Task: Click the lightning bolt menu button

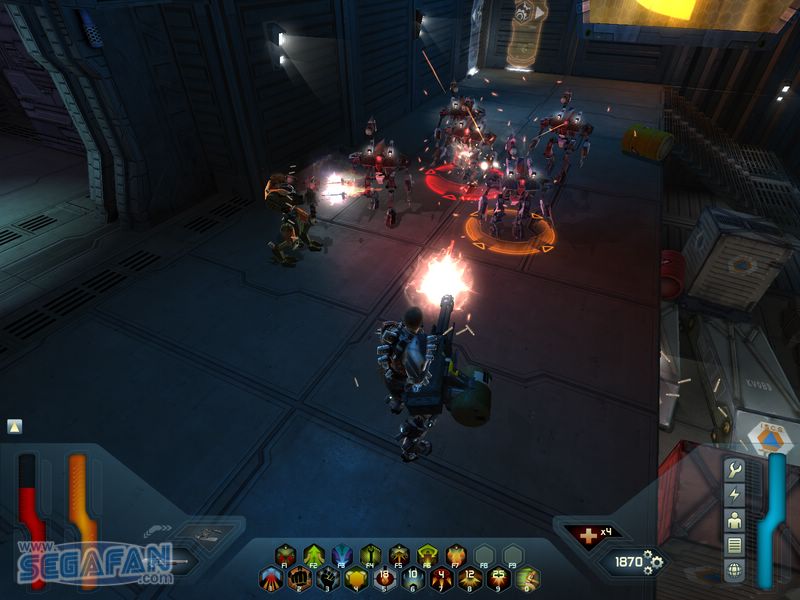Action: 735,496
